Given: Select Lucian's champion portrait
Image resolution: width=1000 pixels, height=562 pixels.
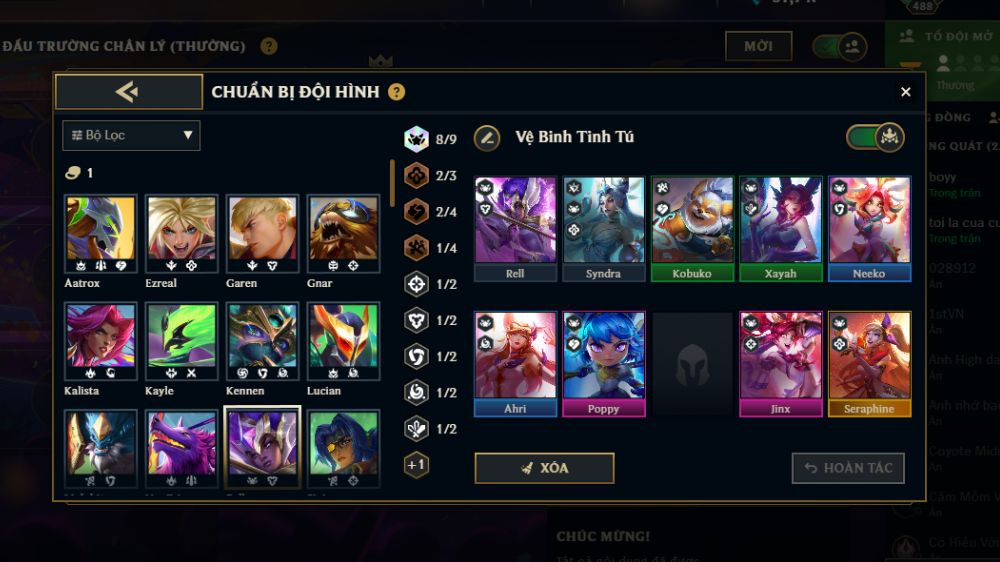Looking at the screenshot, I should pyautogui.click(x=343, y=342).
